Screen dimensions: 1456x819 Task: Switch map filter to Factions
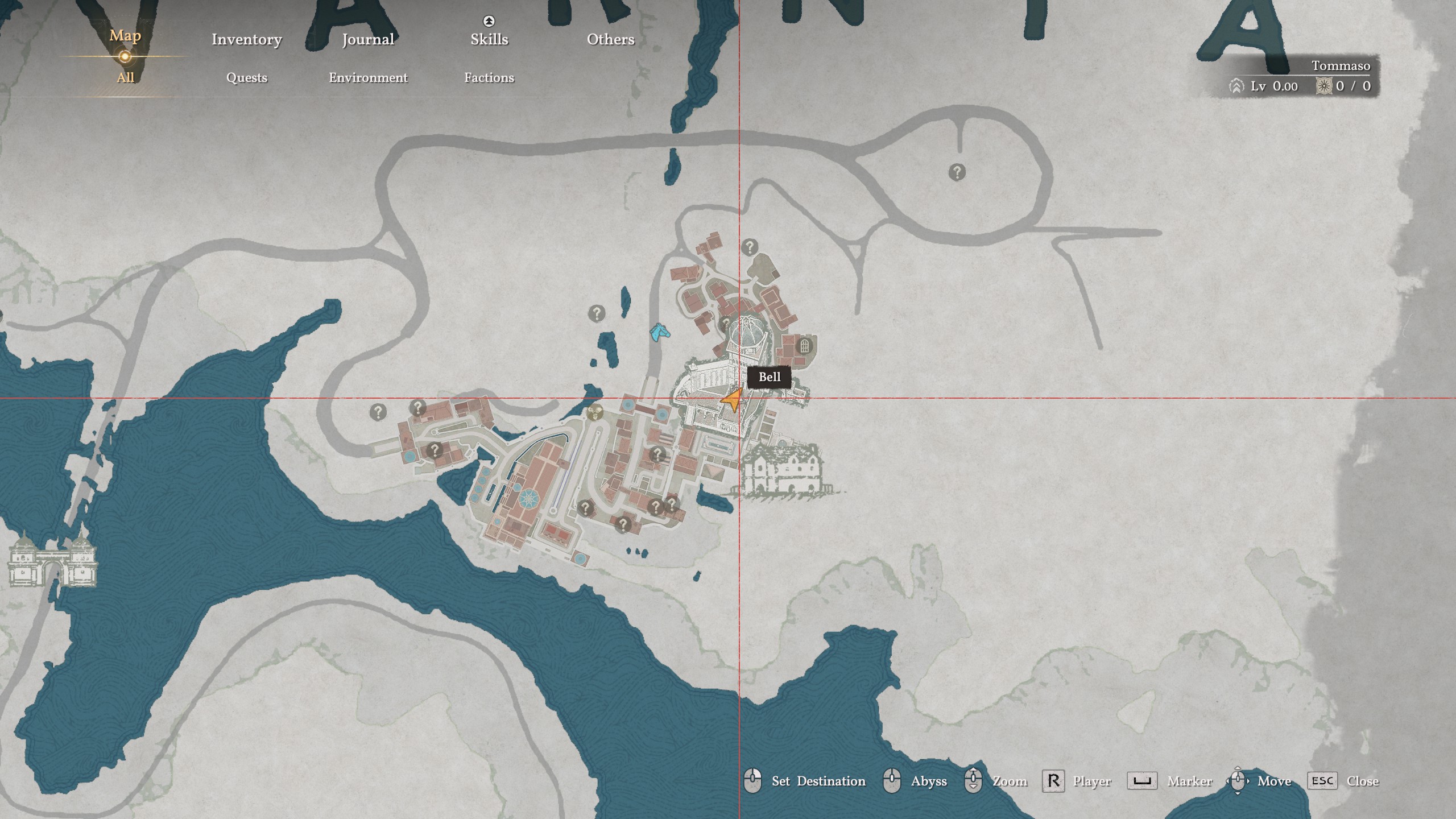coord(489,77)
